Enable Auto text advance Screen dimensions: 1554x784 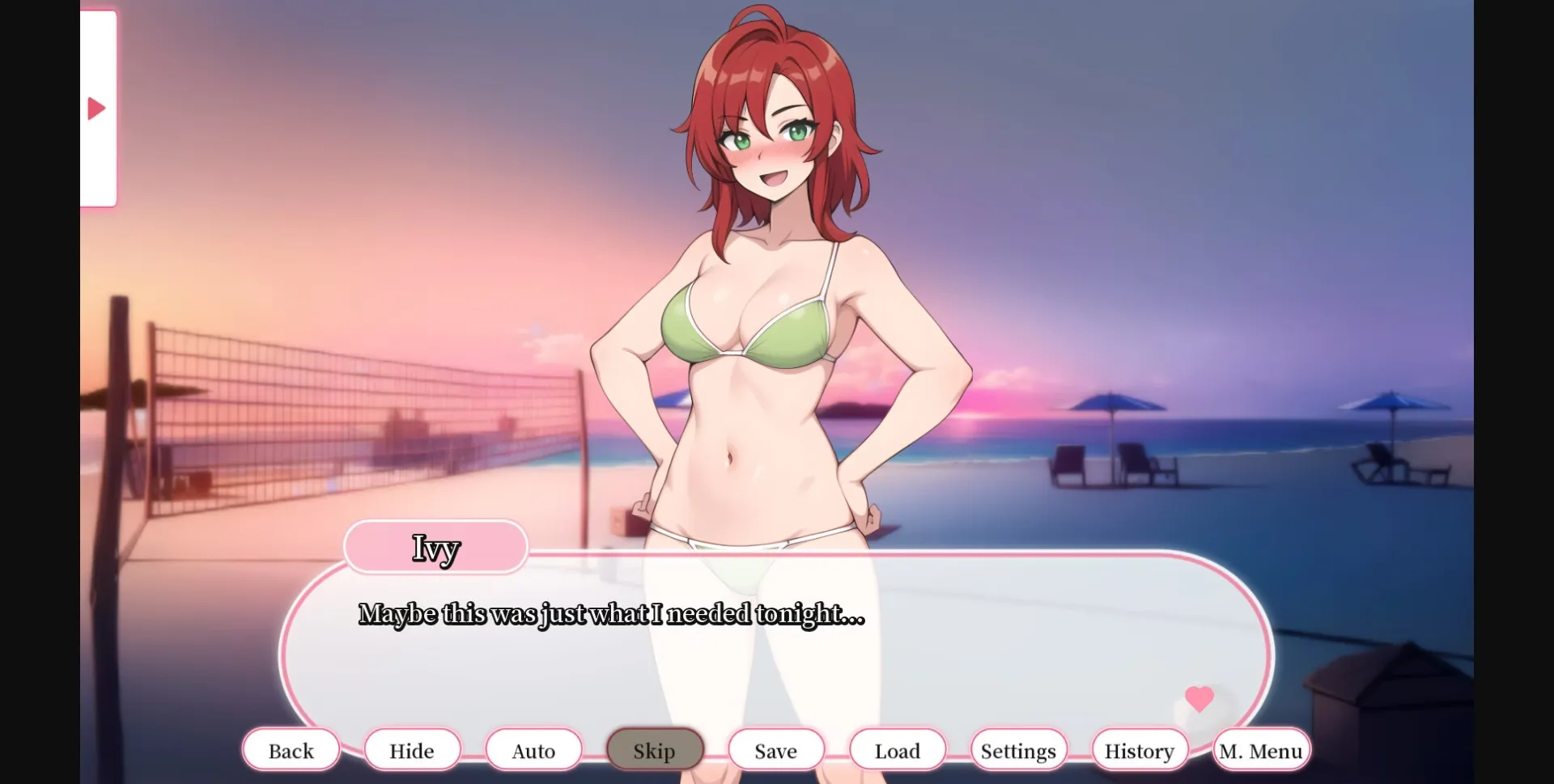(533, 749)
